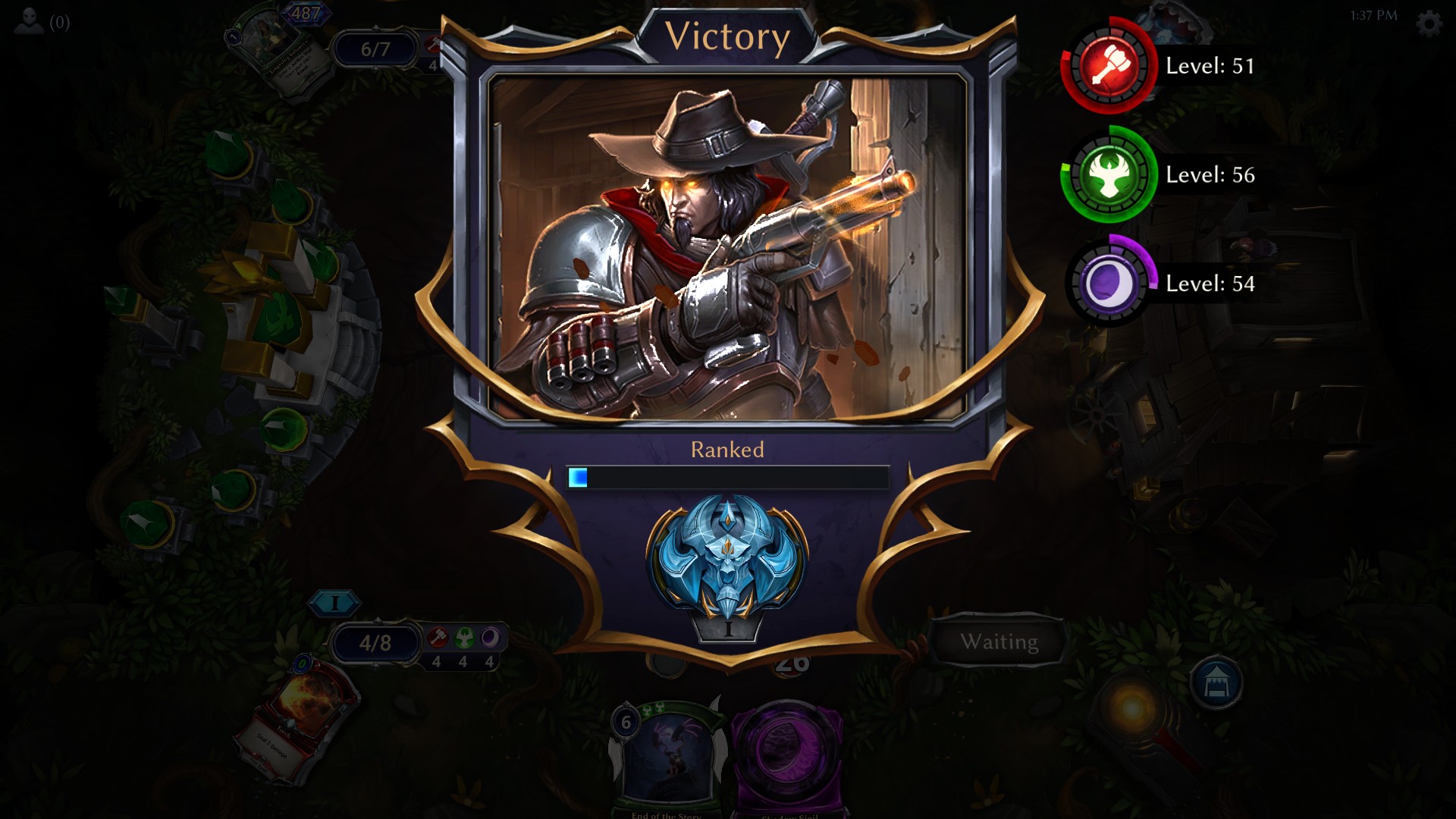
Task: Click the ranked progress bar below Ranked
Action: point(726,476)
